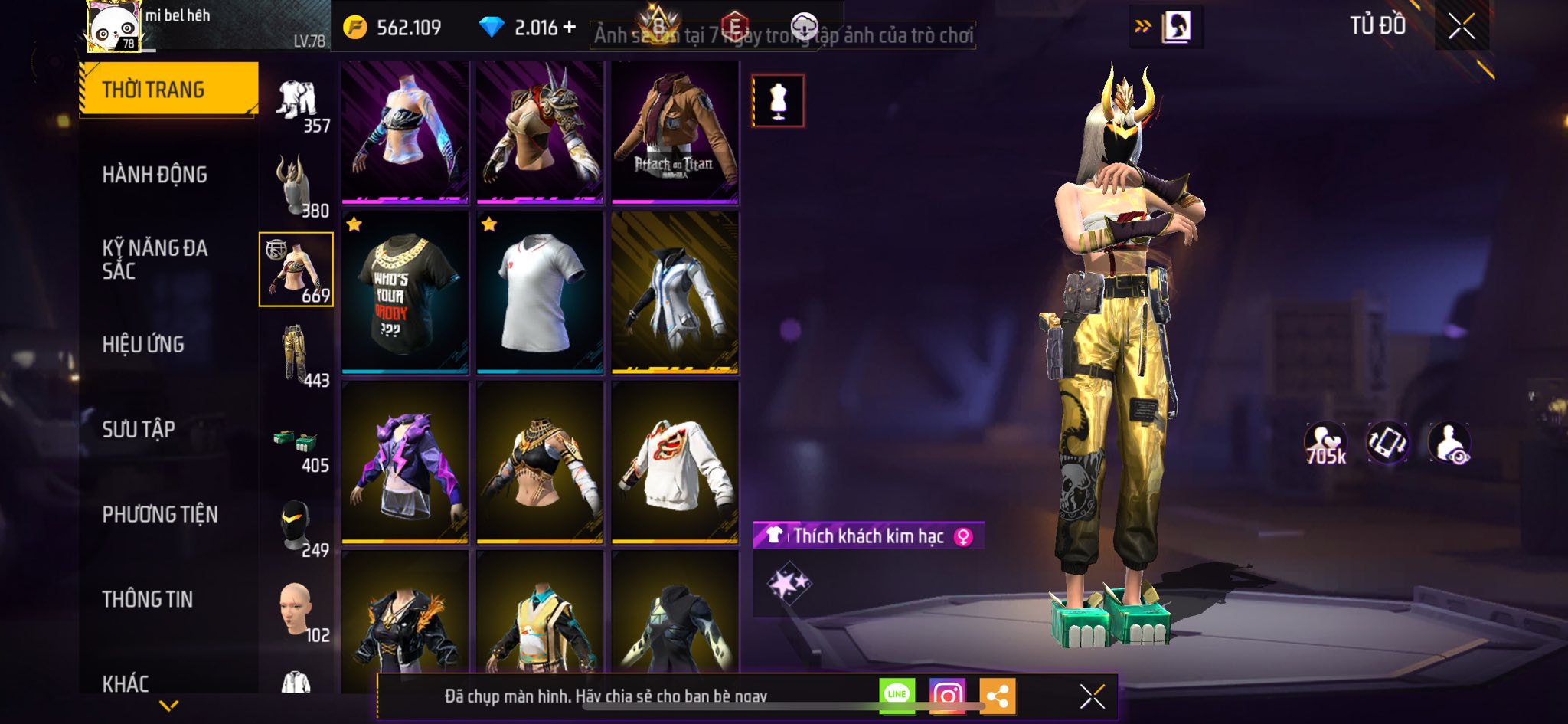Dismiss the screenshot share banner
This screenshot has width=1568, height=724.
point(1092,696)
